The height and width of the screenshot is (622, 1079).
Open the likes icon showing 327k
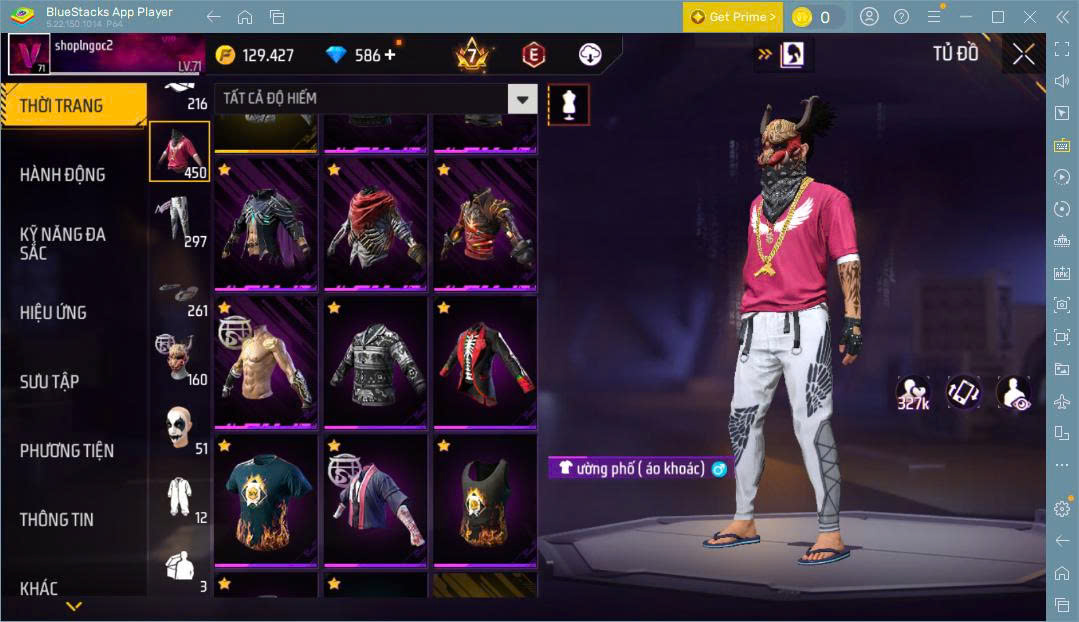click(913, 394)
